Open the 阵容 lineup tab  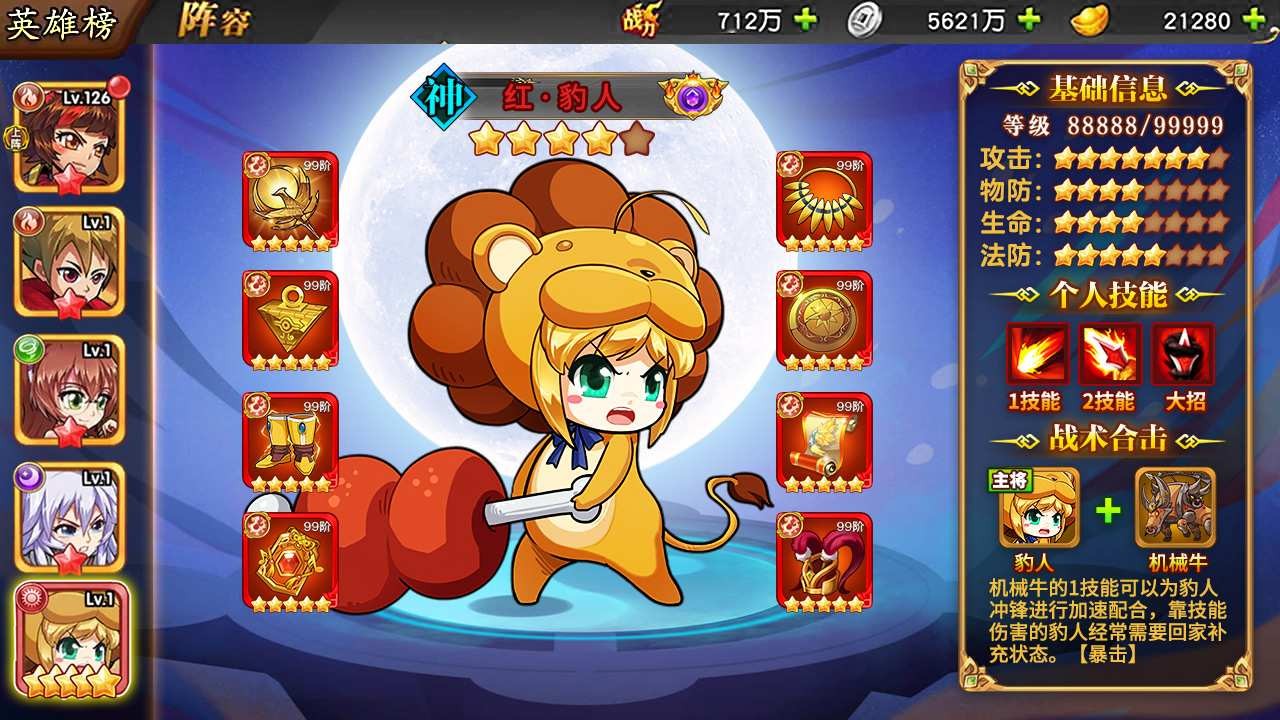point(214,21)
